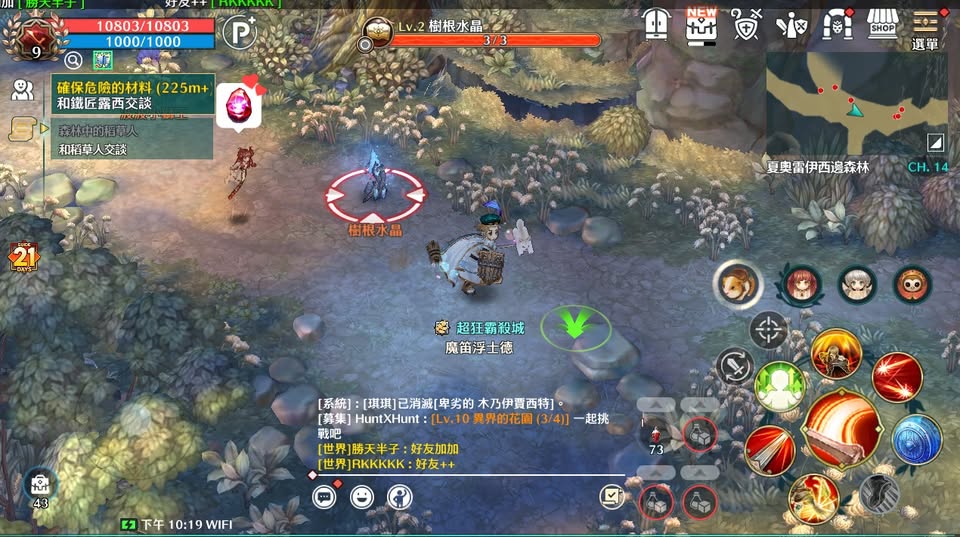960x537 pixels.
Task: Open the party members icon
Action: click(22, 90)
